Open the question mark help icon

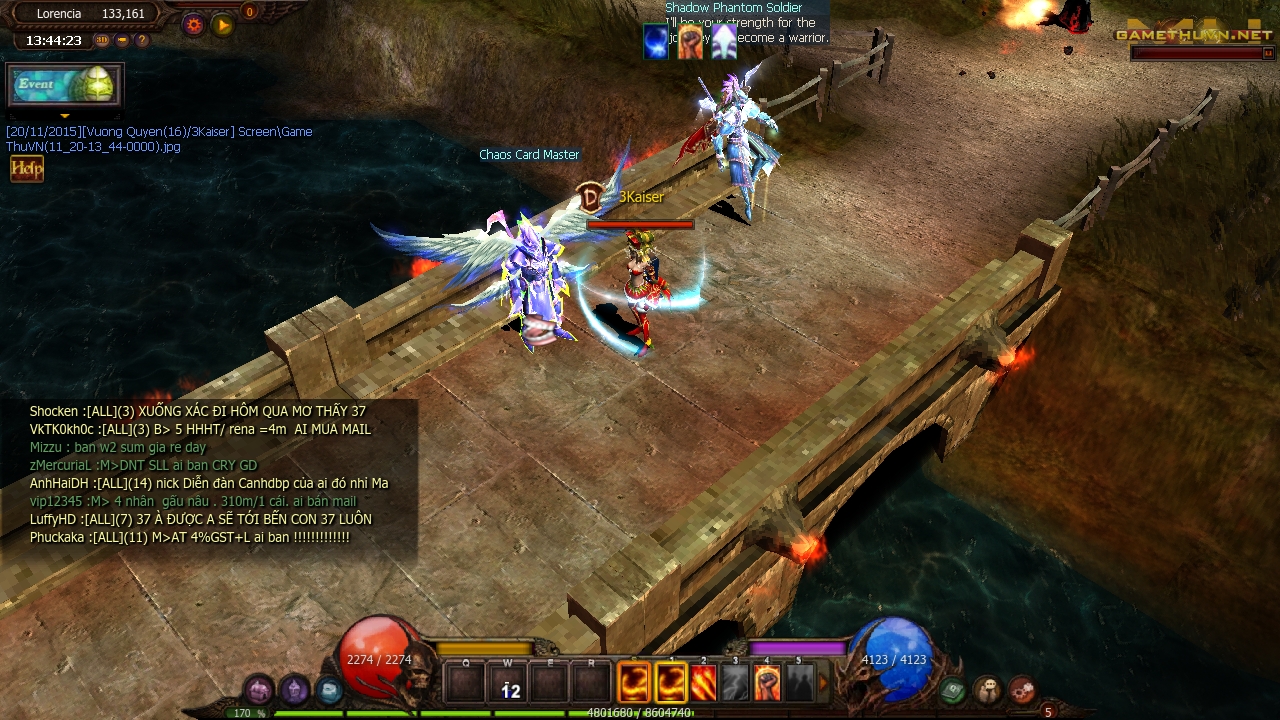(x=141, y=40)
